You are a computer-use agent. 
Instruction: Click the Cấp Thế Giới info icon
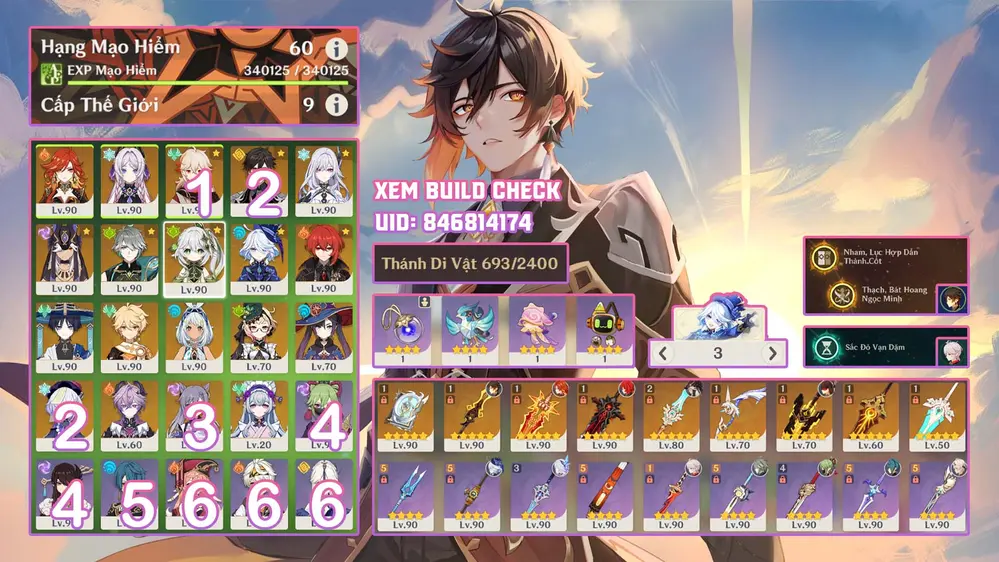point(337,104)
